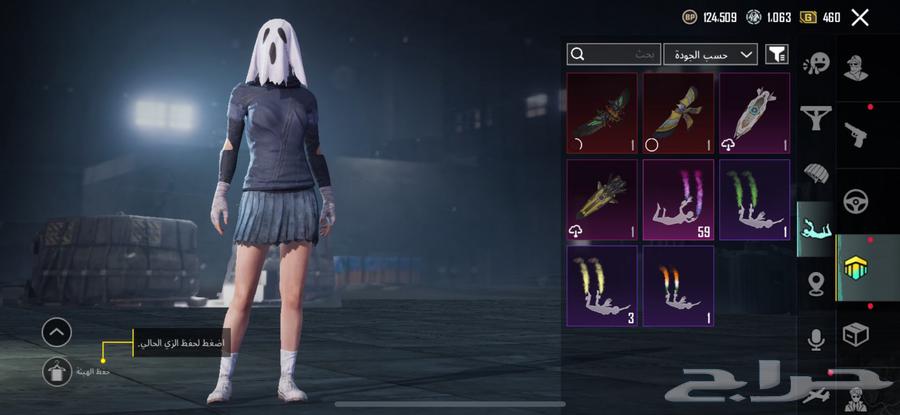Open the character outfit category
This screenshot has width=900, height=415.
coord(856,70)
